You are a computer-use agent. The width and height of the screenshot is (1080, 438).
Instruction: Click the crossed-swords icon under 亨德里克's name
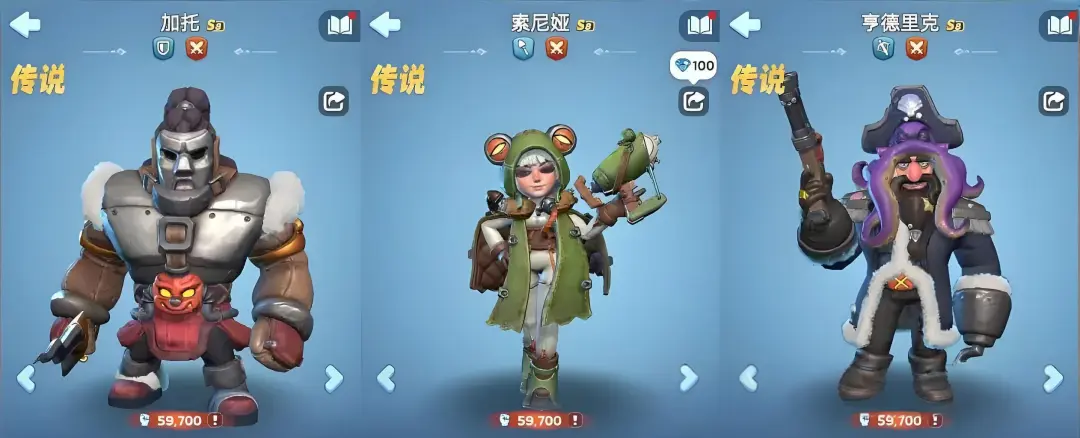916,48
